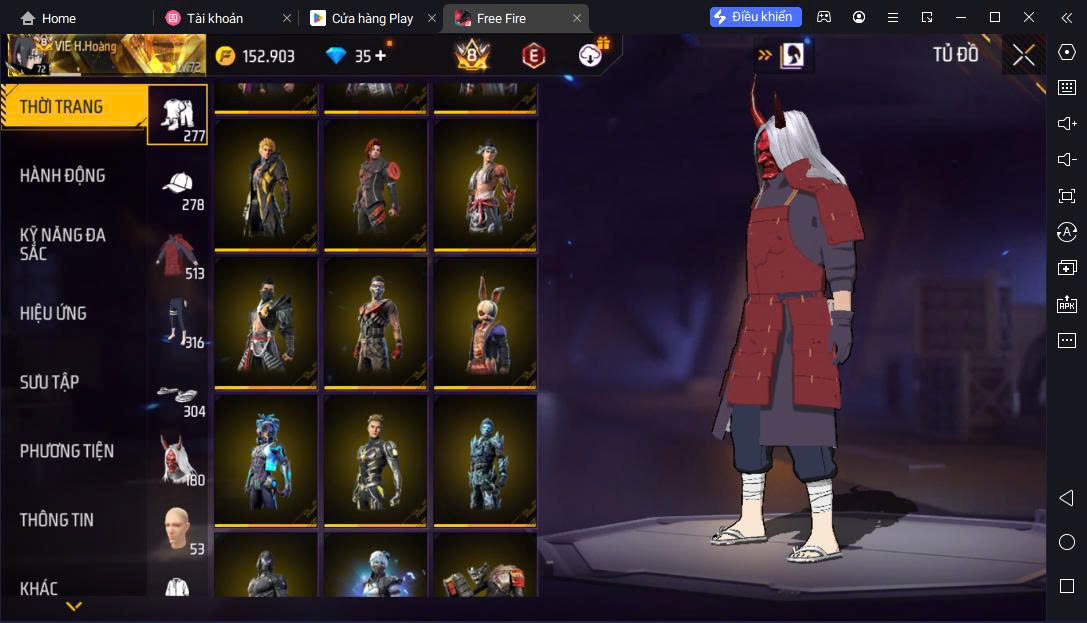The height and width of the screenshot is (623, 1087).
Task: Switch to KỸ NĂNG ĐA SẮC tab
Action: coord(63,244)
